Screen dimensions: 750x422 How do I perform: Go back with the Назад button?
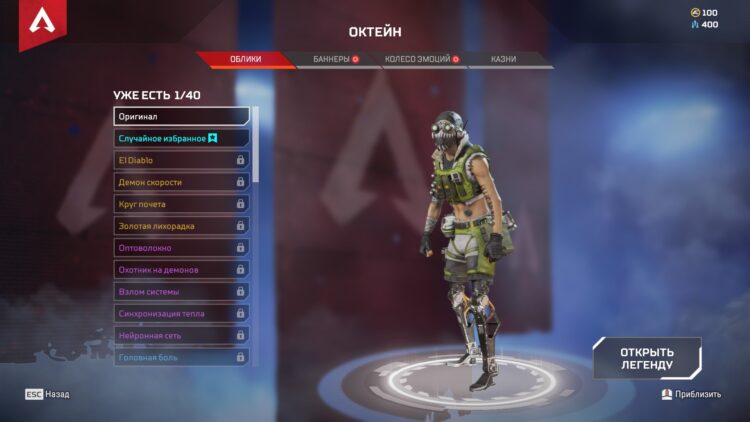(48, 394)
